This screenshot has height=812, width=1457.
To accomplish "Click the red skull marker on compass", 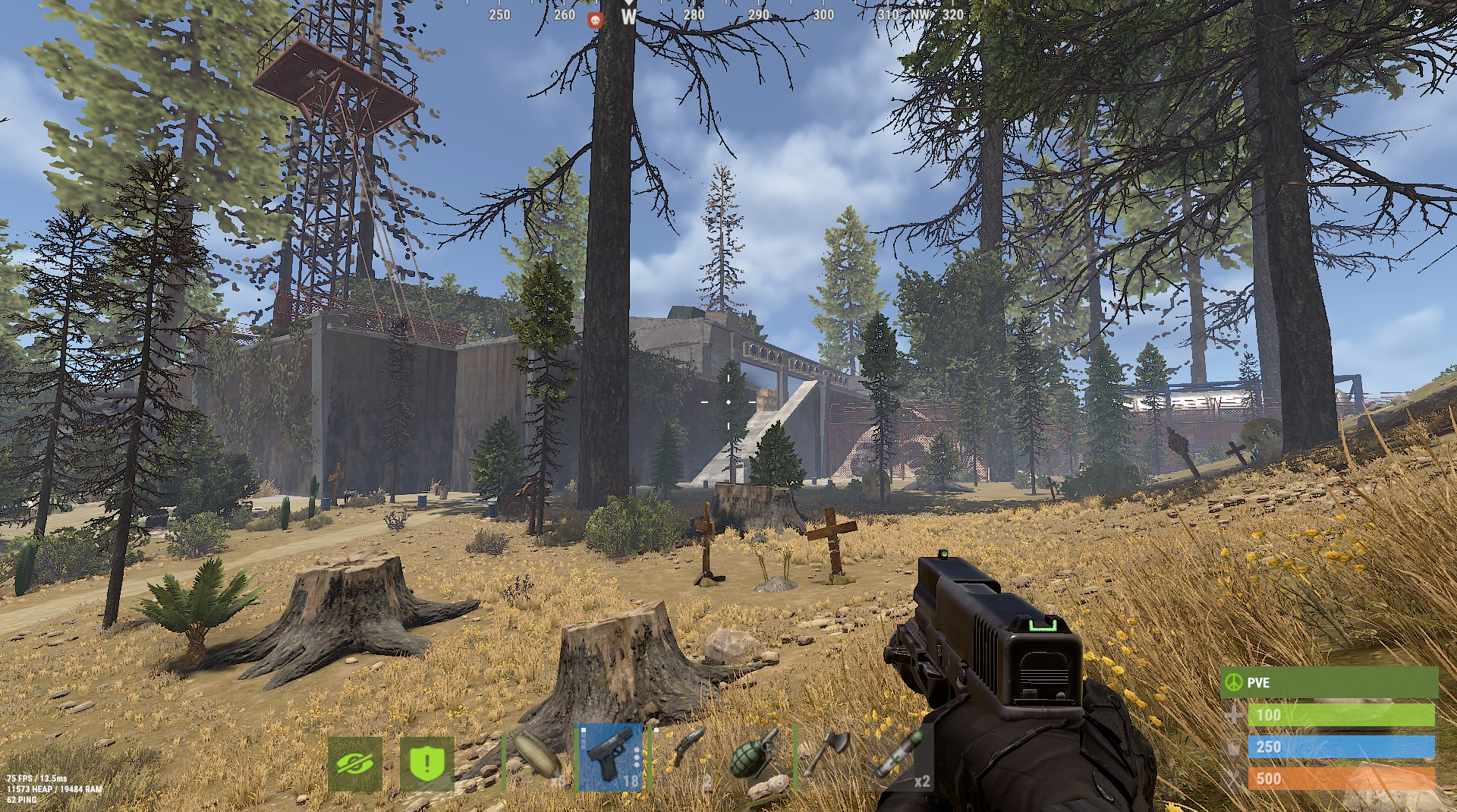I will click(x=596, y=20).
